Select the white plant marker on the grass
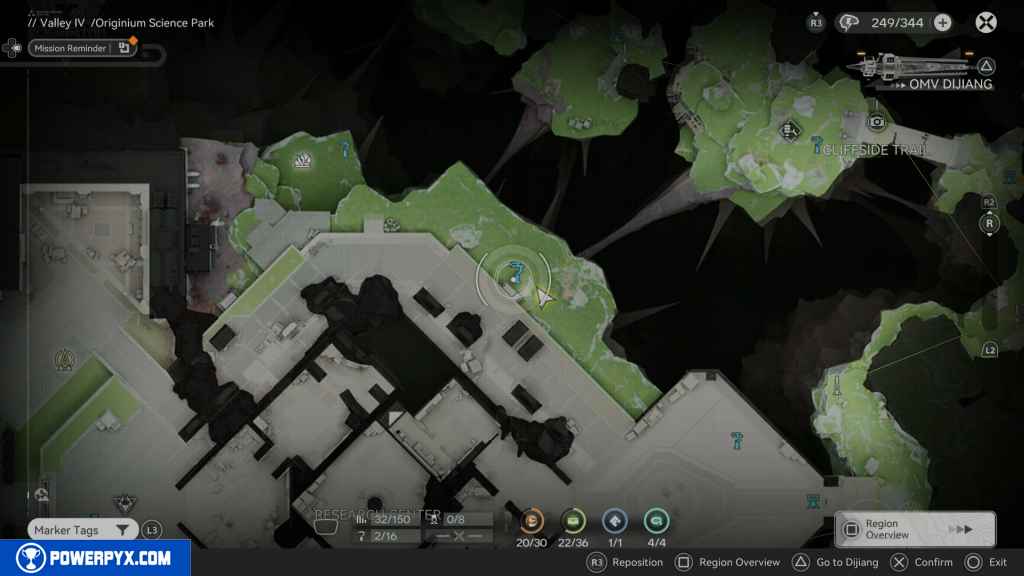 tap(303, 160)
